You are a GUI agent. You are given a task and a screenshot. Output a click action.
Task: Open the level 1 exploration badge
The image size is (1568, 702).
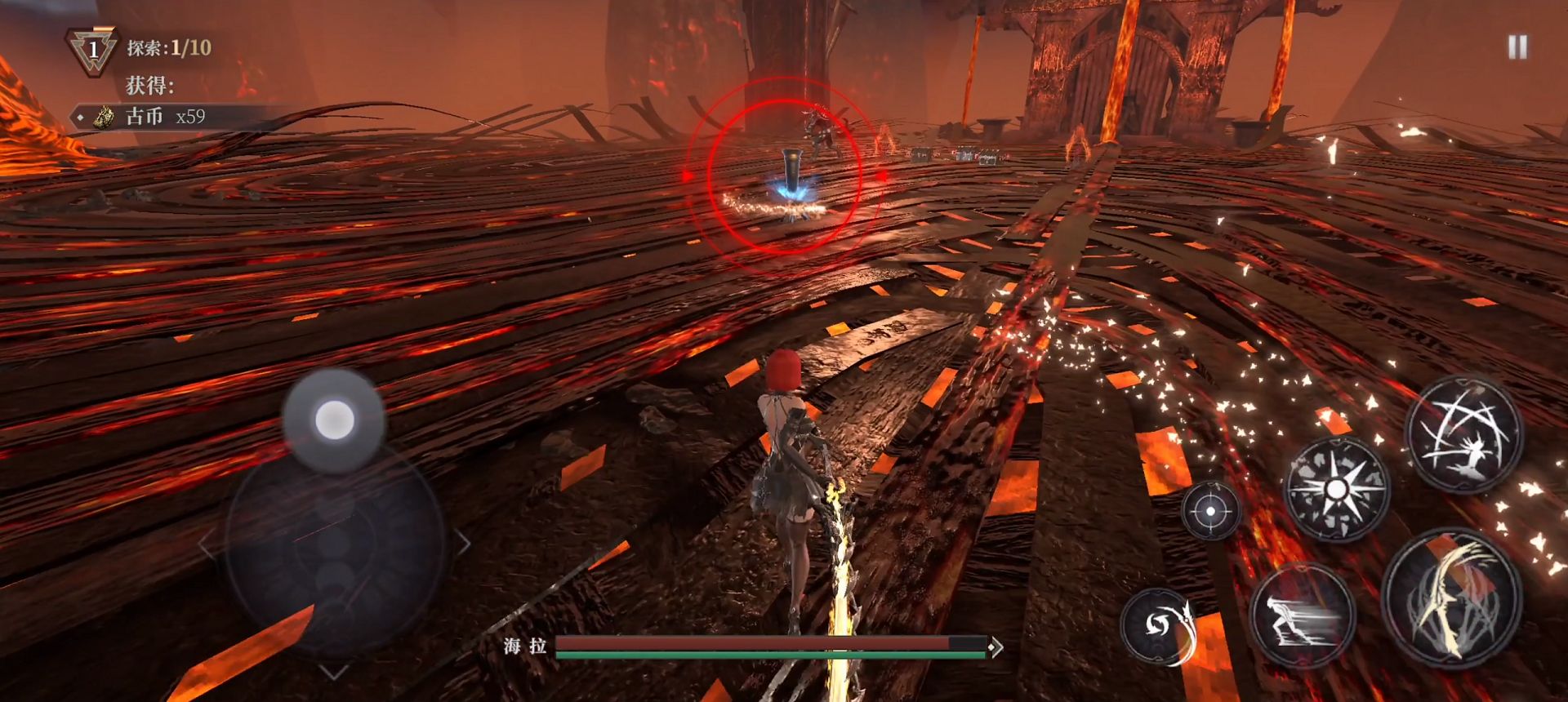[x=92, y=51]
